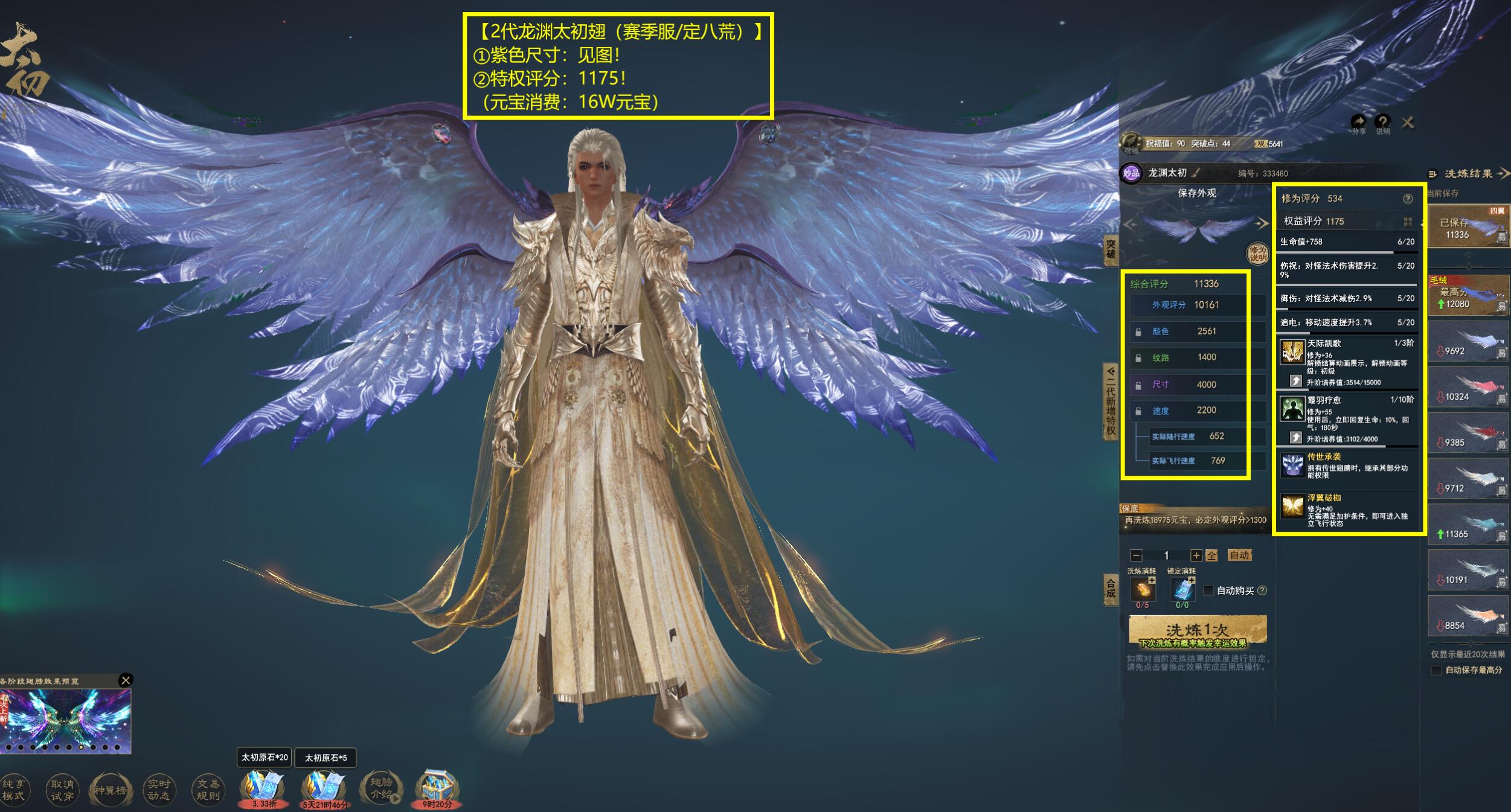The image size is (1511, 812).
Task: Open the 突破 side tab
Action: (x=1110, y=249)
